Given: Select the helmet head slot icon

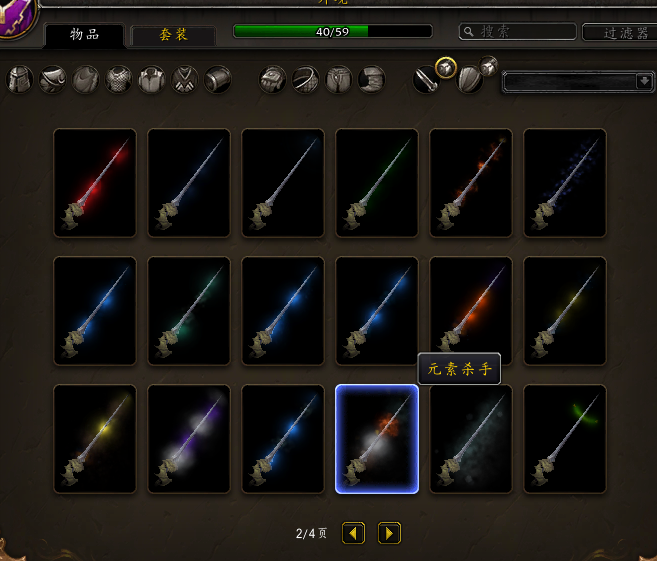Looking at the screenshot, I should point(21,79).
